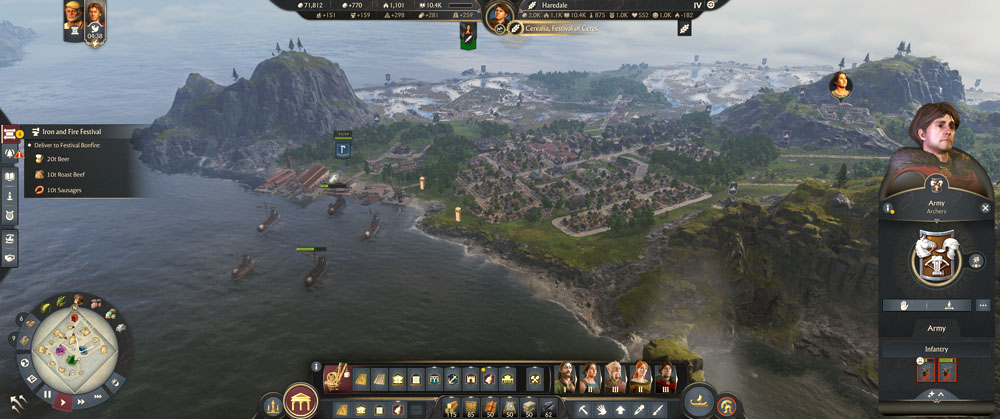Close the Army Archers panel
Image resolution: width=1000 pixels, height=419 pixels.
tap(985, 208)
